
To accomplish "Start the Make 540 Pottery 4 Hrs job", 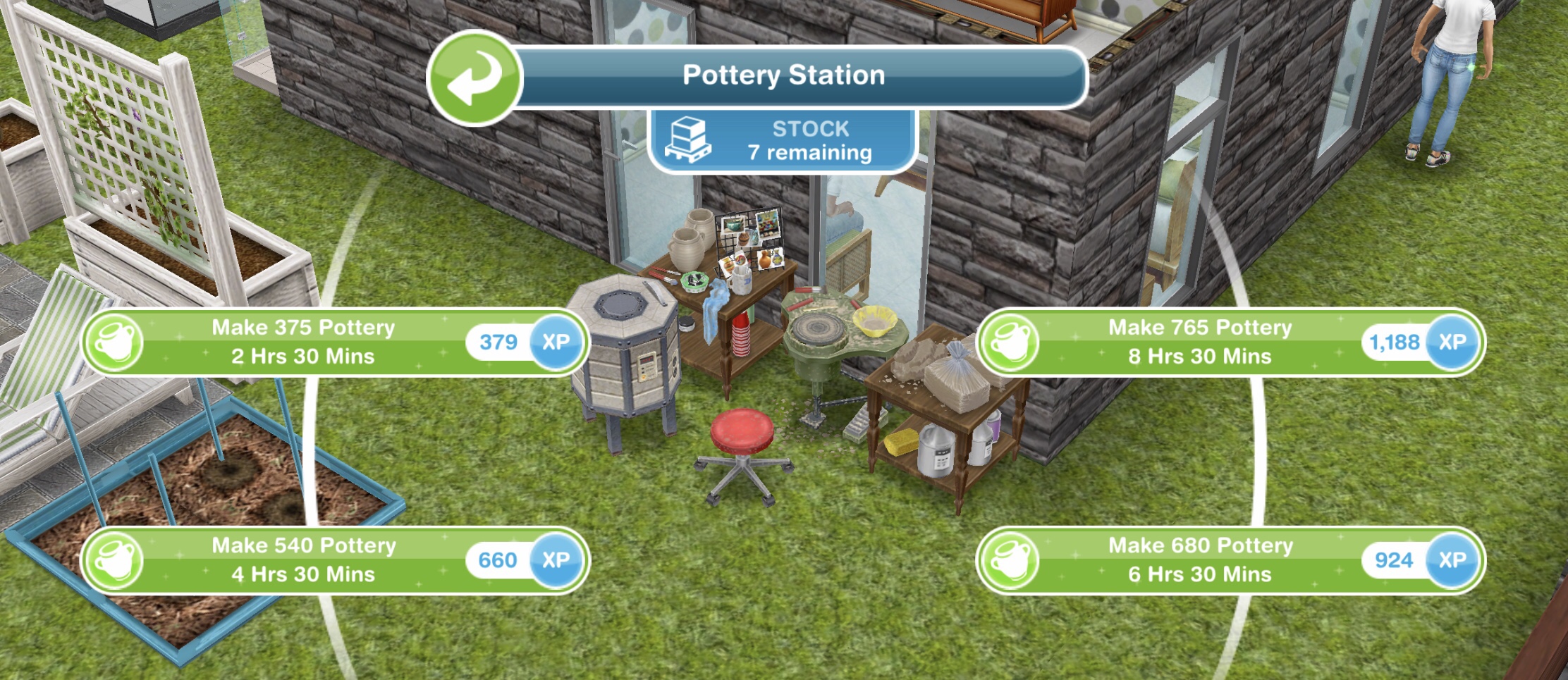I will pos(303,560).
